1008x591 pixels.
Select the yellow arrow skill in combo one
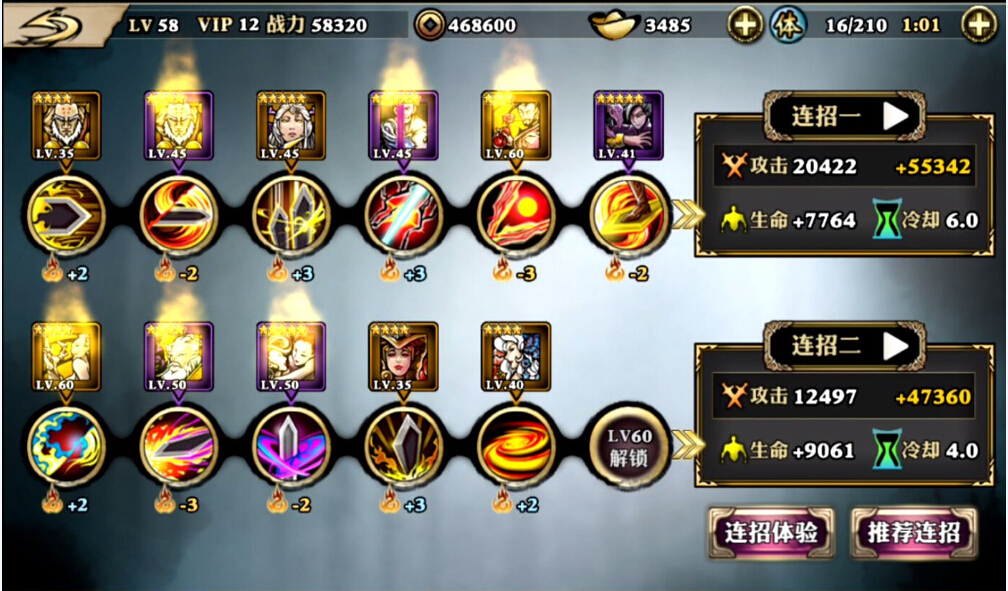pyautogui.click(x=66, y=215)
